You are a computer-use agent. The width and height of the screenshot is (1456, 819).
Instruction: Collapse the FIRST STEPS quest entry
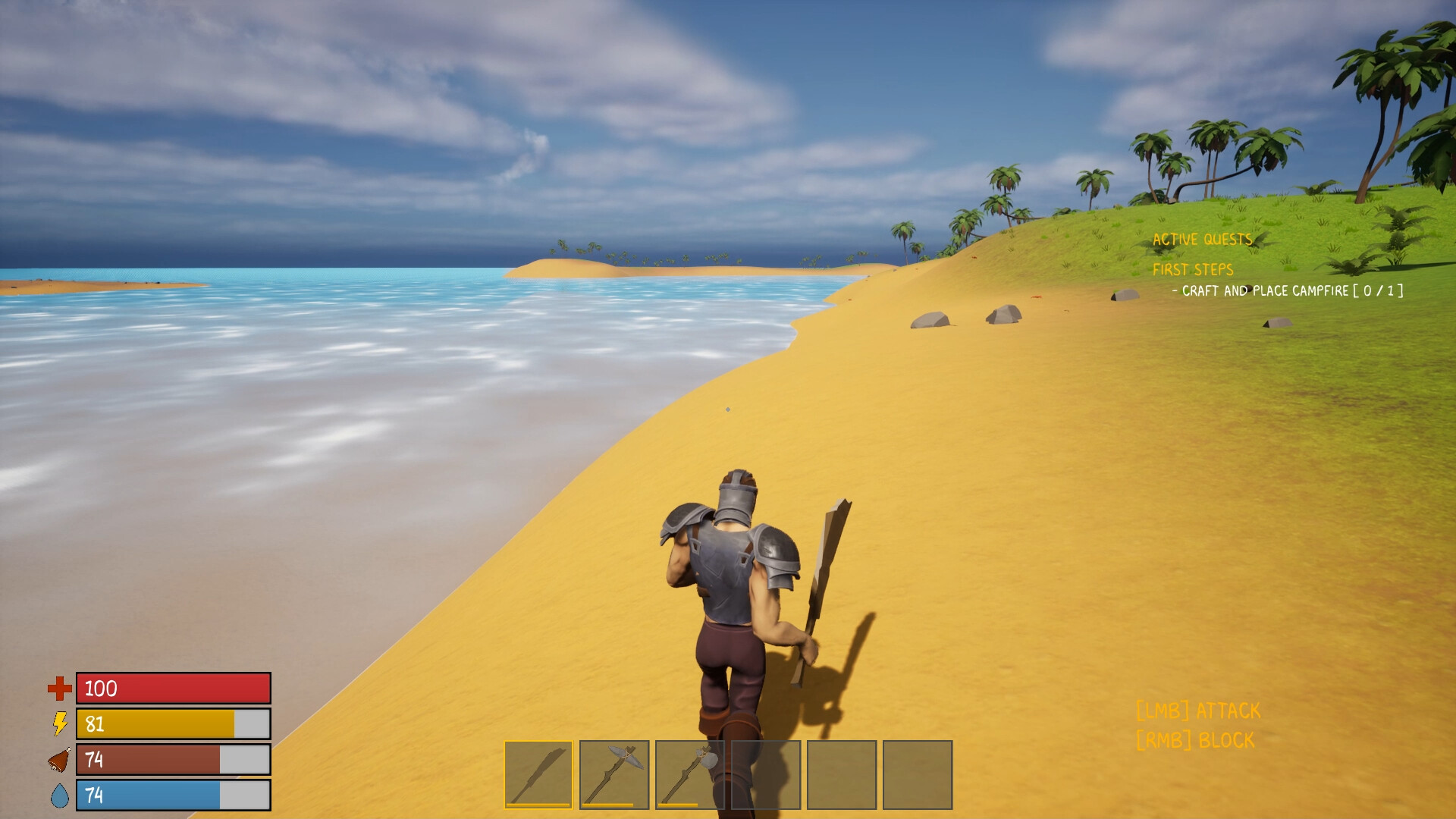click(1192, 269)
